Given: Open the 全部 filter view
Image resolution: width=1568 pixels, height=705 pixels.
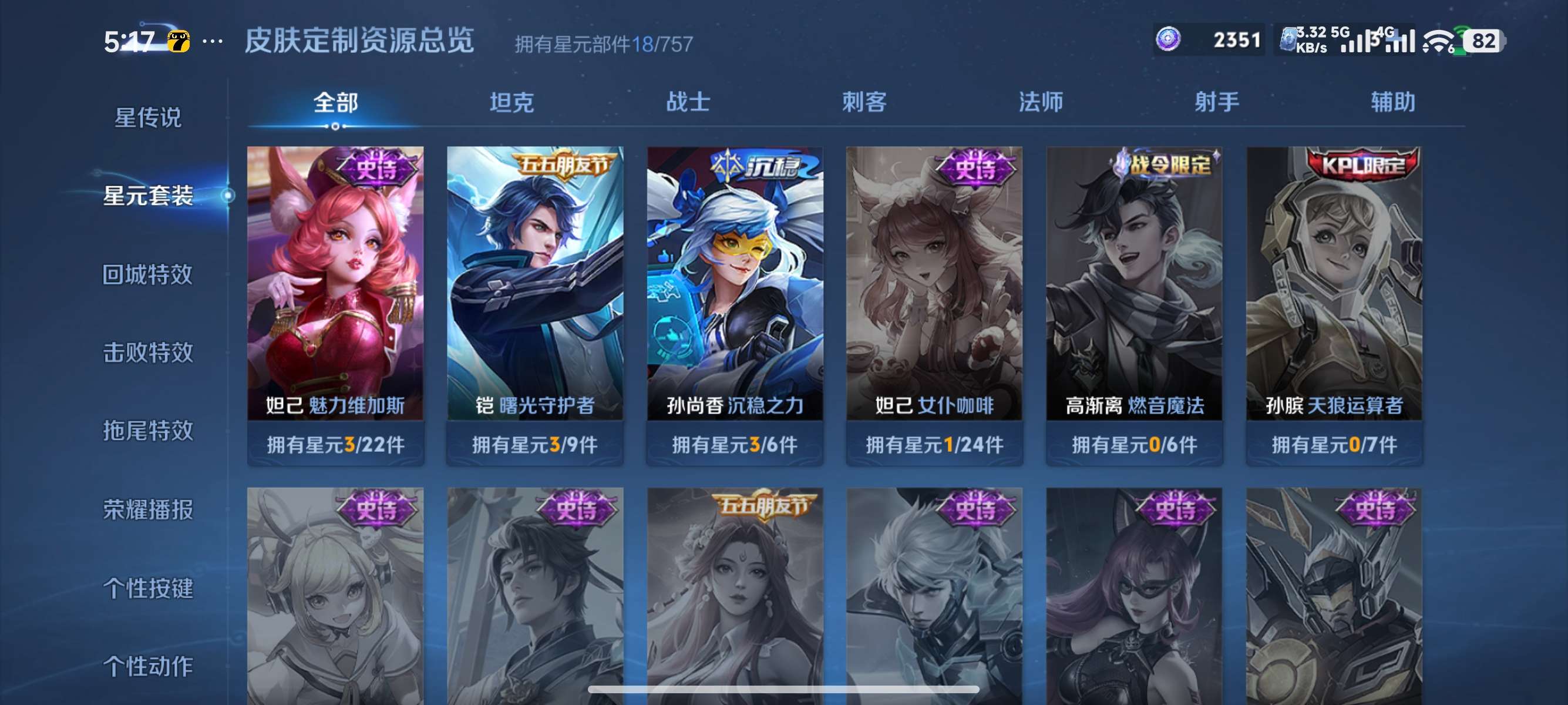Looking at the screenshot, I should 337,102.
